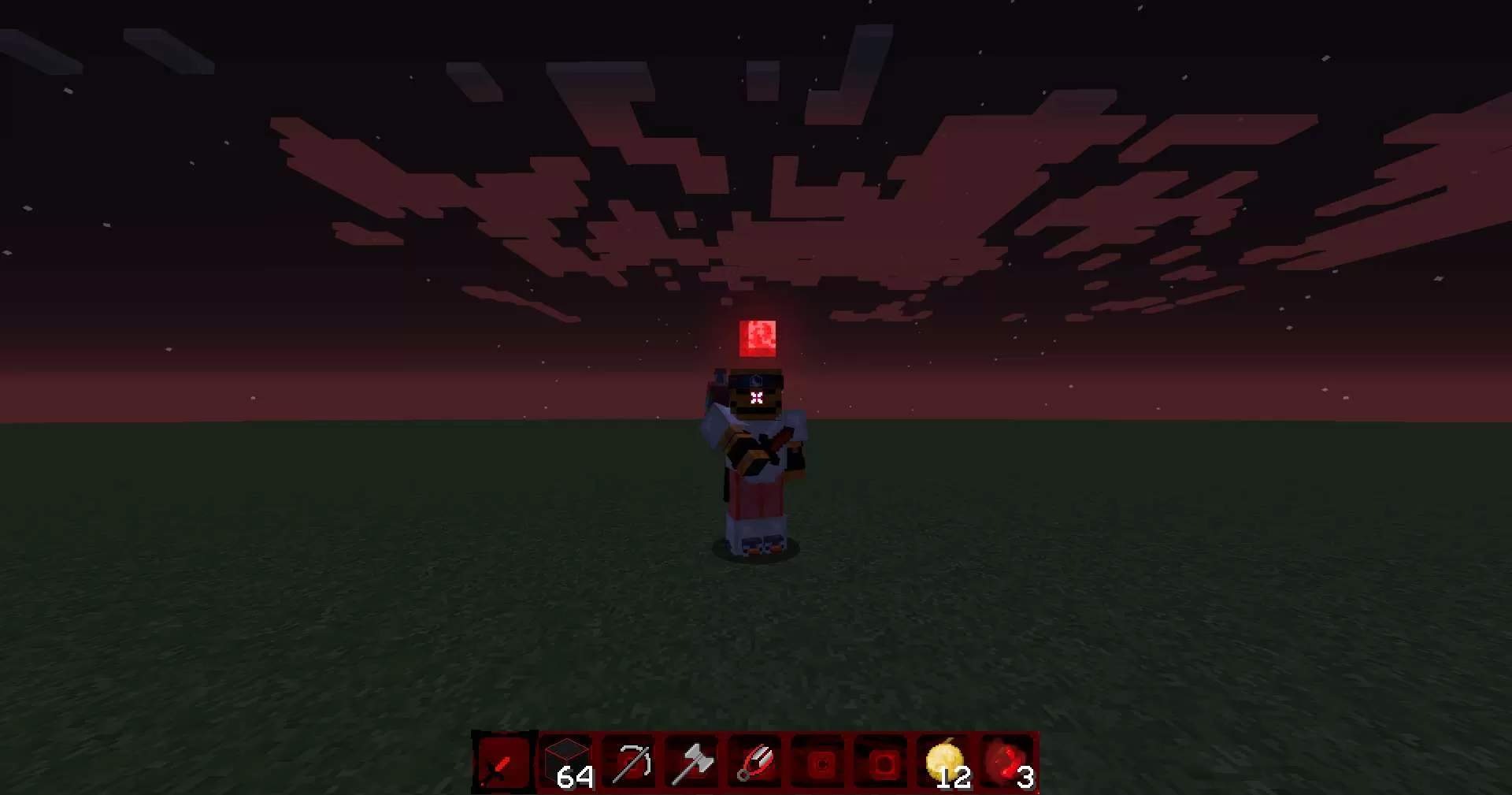Click the glowing red block above the player
The image size is (1512, 795).
point(758,338)
